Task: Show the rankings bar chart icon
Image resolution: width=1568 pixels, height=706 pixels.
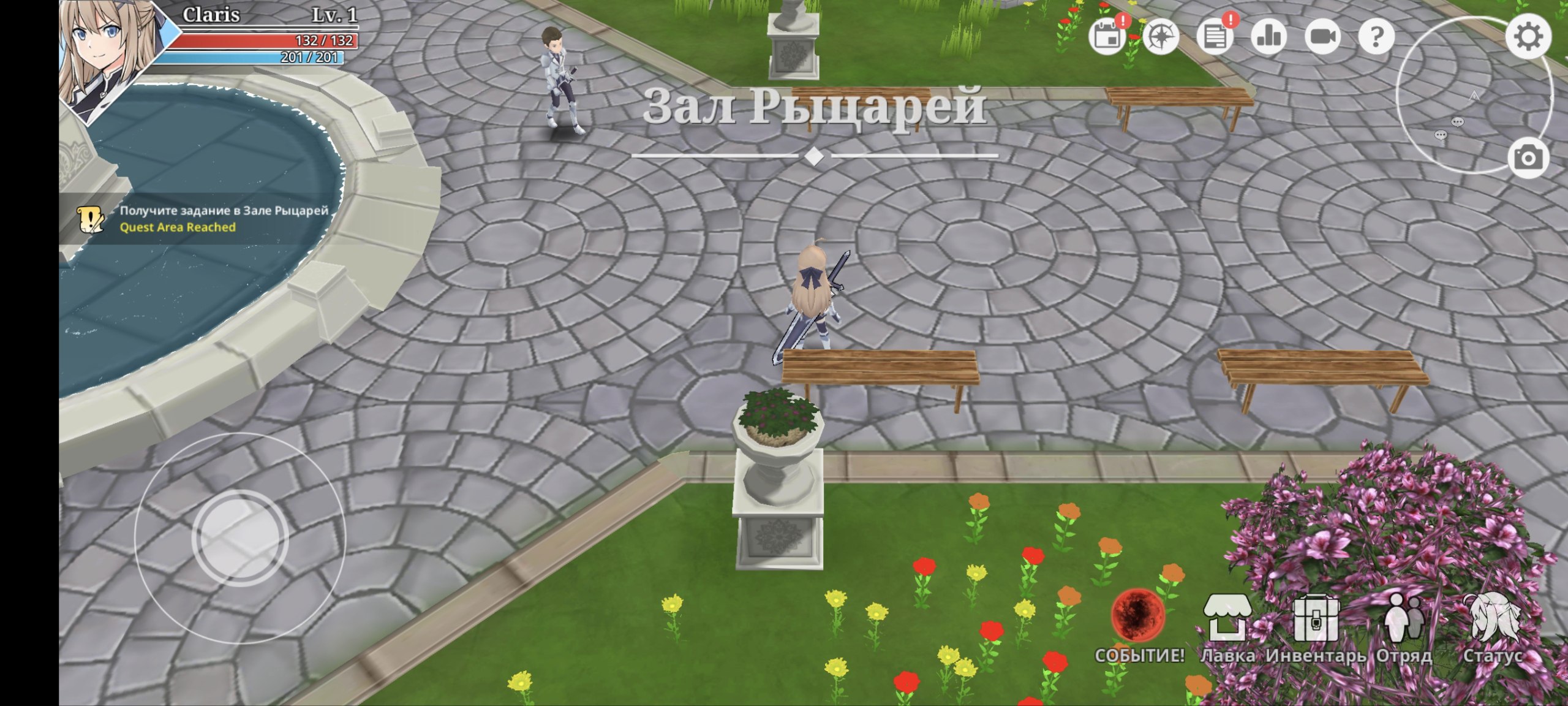Action: coord(1268,37)
